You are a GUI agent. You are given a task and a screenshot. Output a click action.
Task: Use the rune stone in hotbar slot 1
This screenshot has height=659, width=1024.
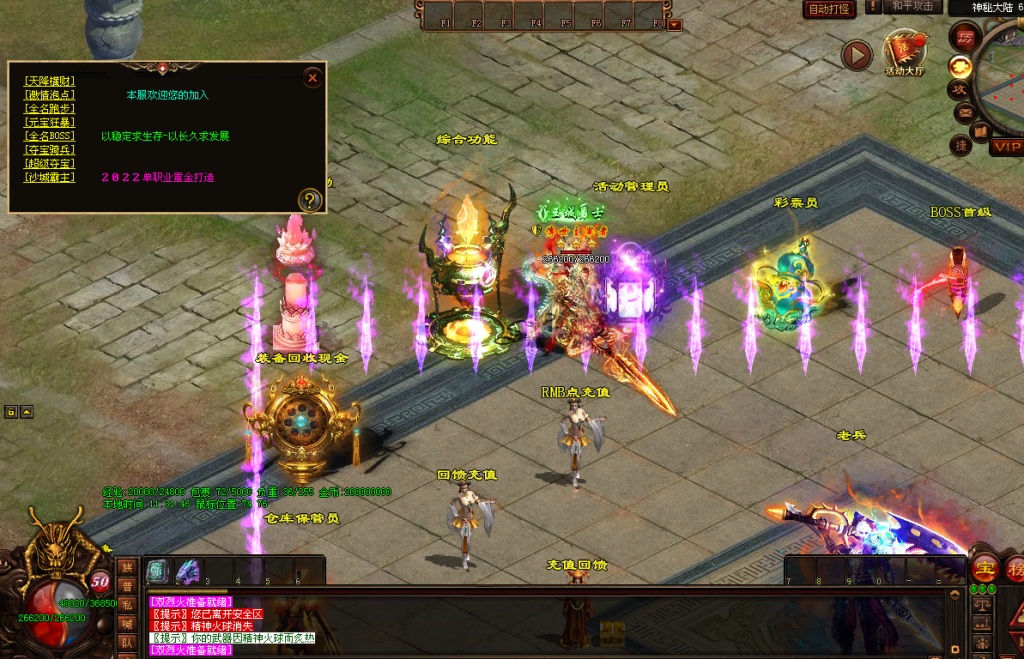tap(157, 571)
